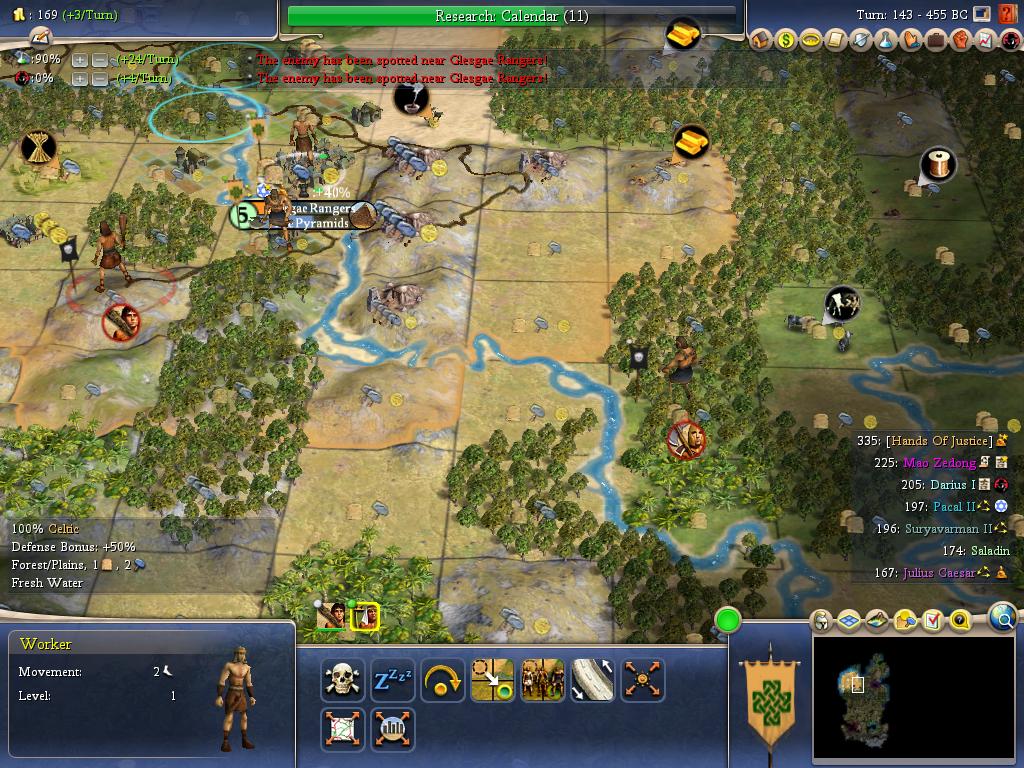Open the globe view magnifier icon
The image size is (1024, 768).
coord(1002,618)
